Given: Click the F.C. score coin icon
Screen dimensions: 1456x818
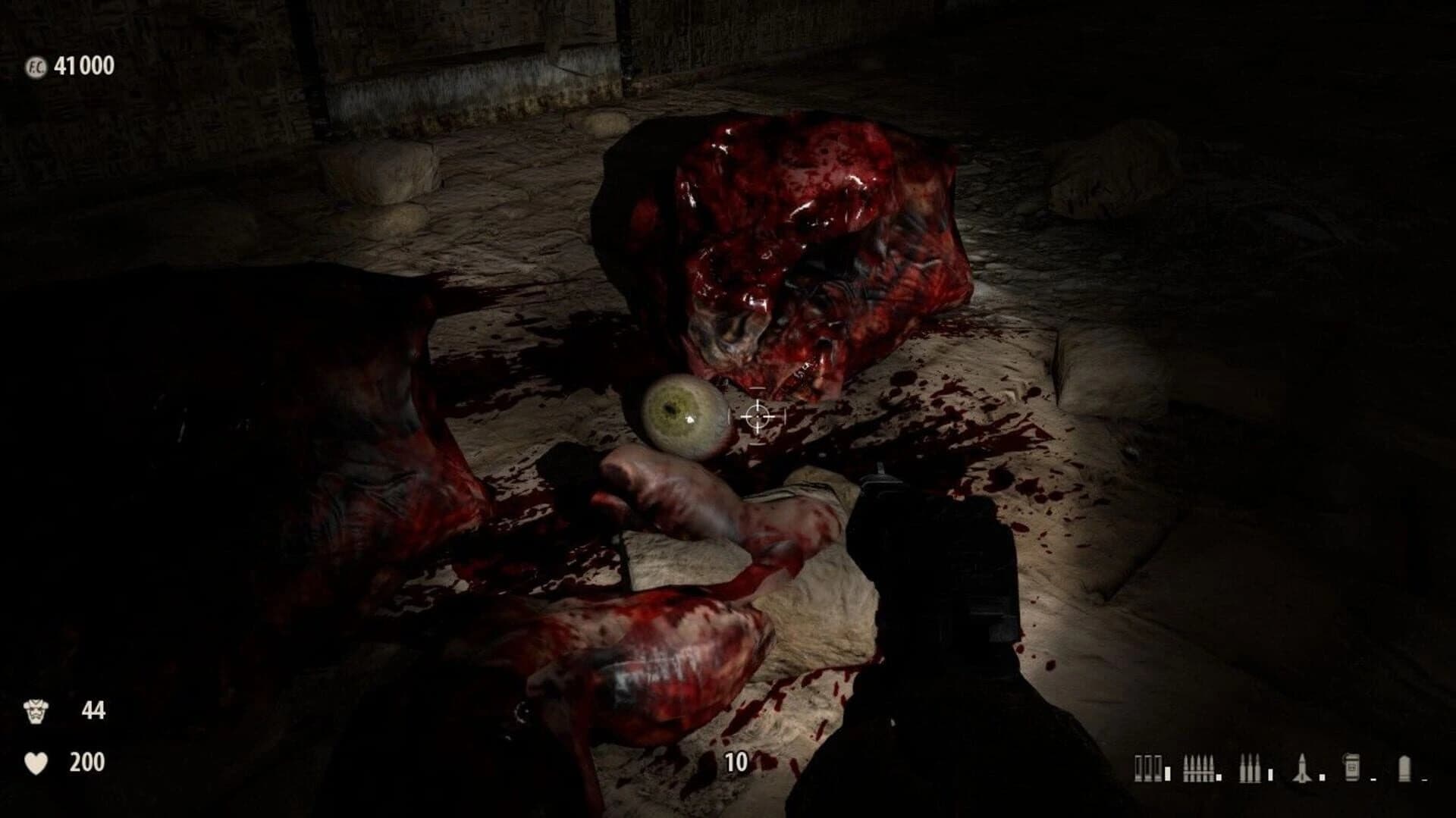Looking at the screenshot, I should pyautogui.click(x=36, y=66).
